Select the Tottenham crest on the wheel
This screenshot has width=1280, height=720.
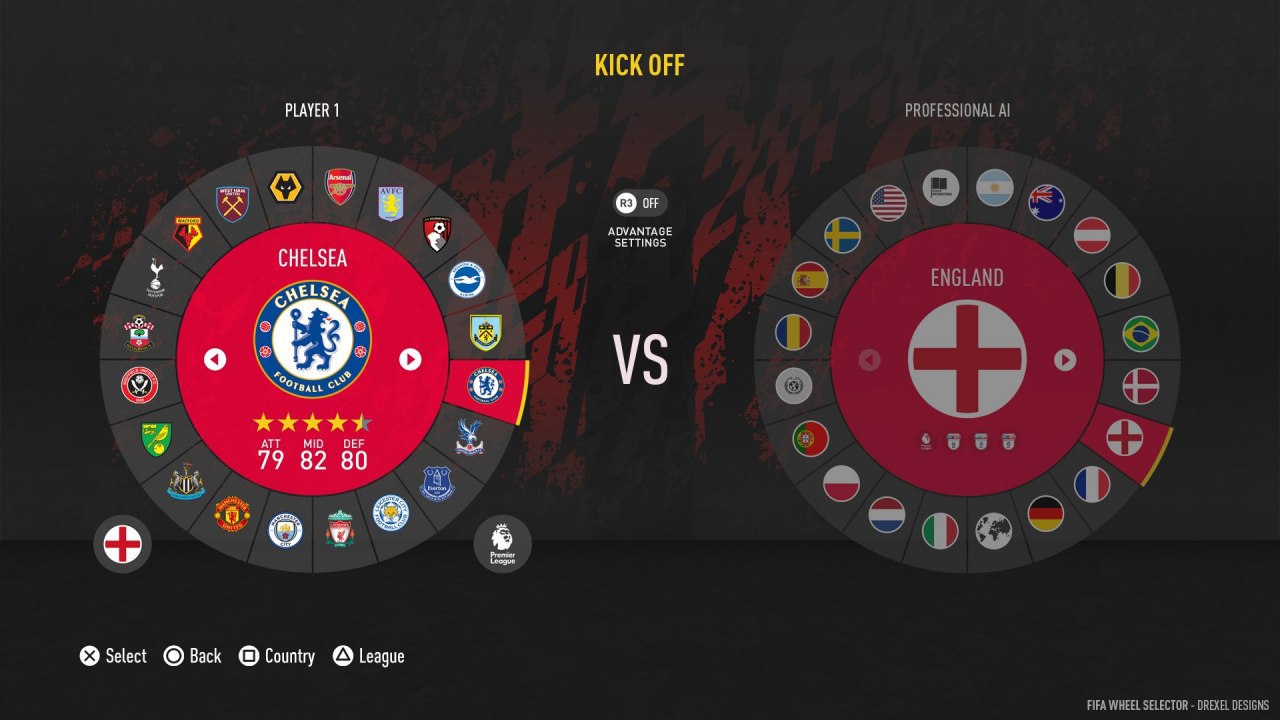click(x=156, y=277)
